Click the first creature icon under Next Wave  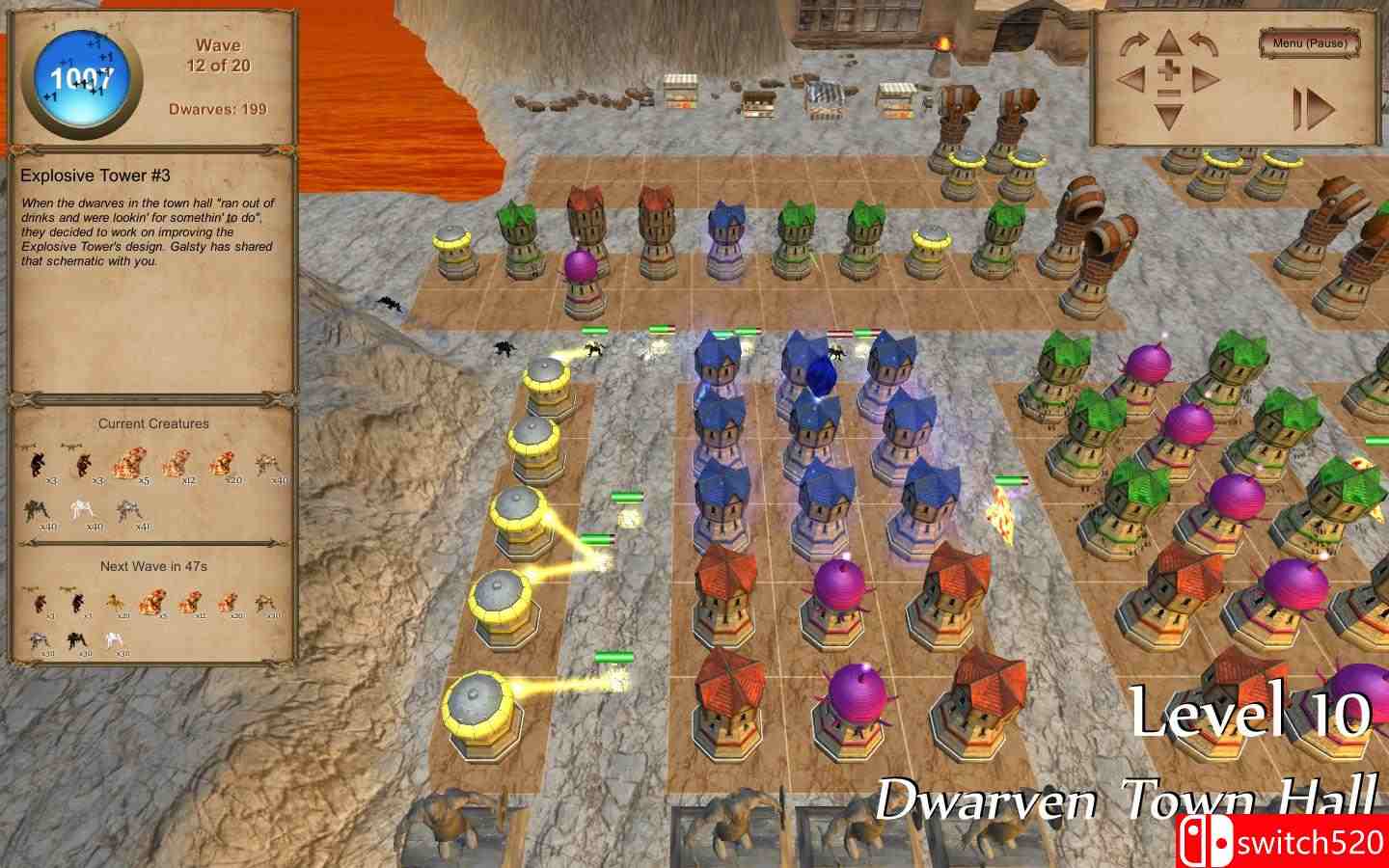pos(40,600)
